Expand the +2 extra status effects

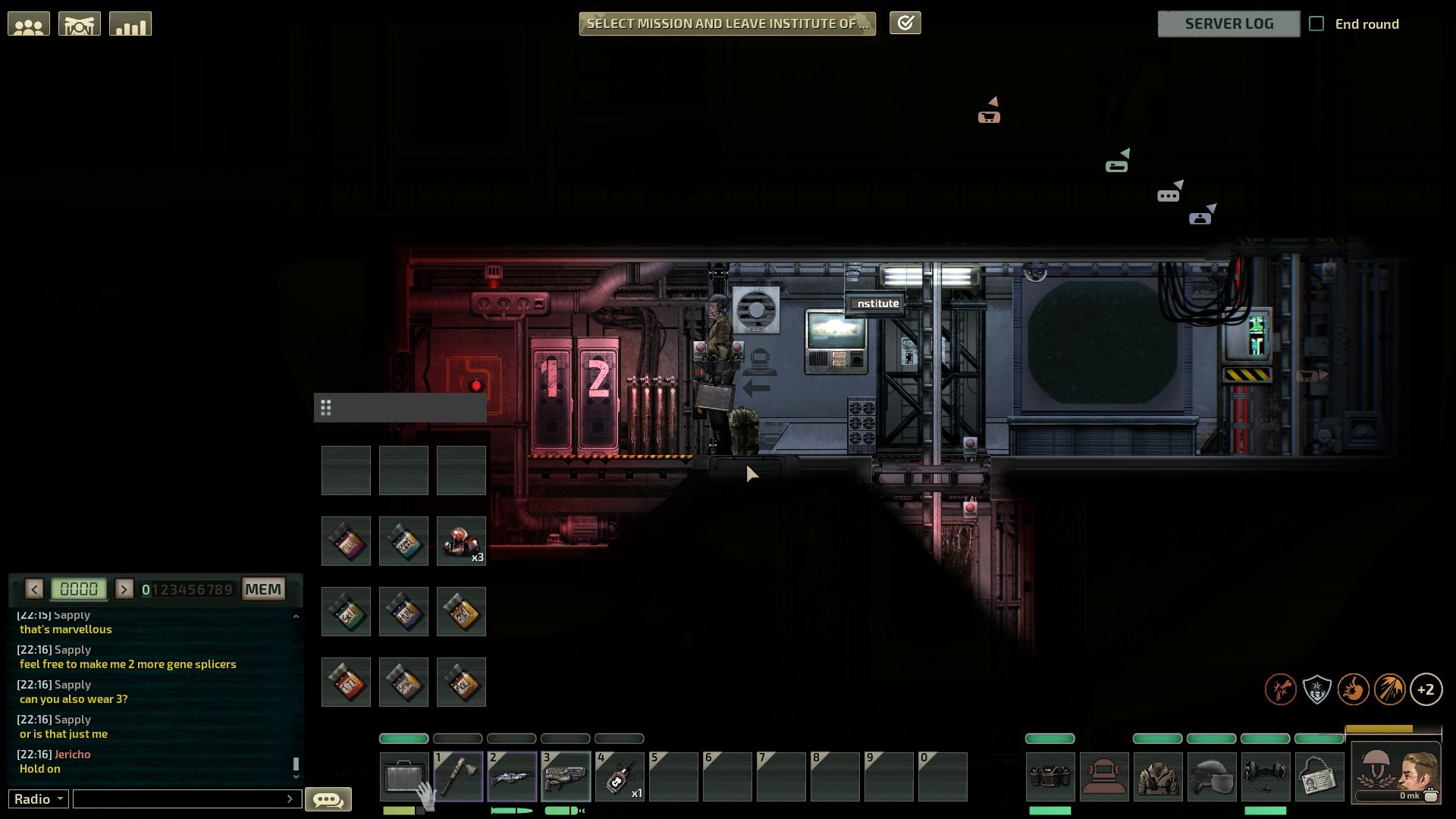[1426, 689]
